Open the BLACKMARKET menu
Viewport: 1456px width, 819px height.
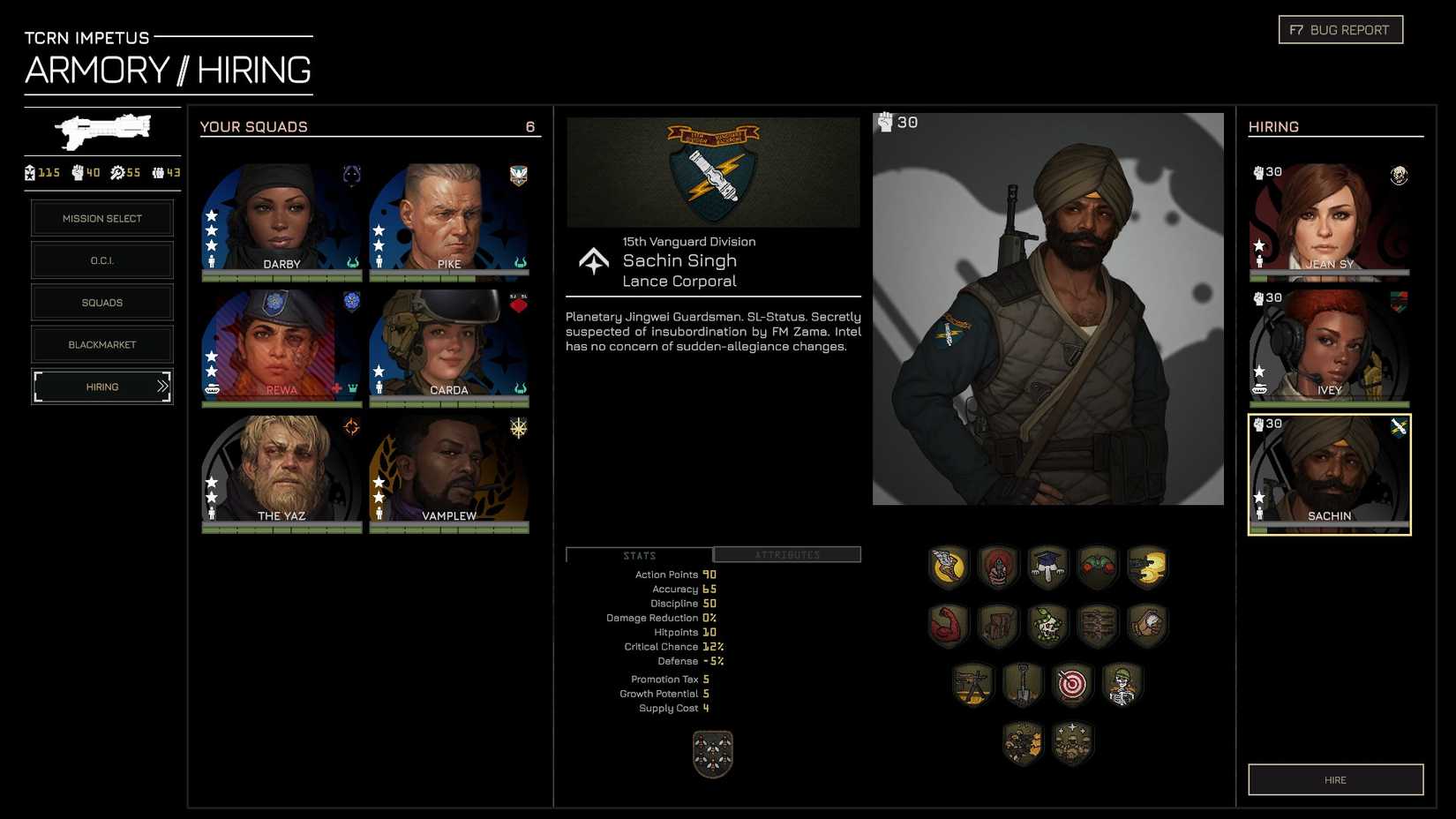pyautogui.click(x=101, y=344)
